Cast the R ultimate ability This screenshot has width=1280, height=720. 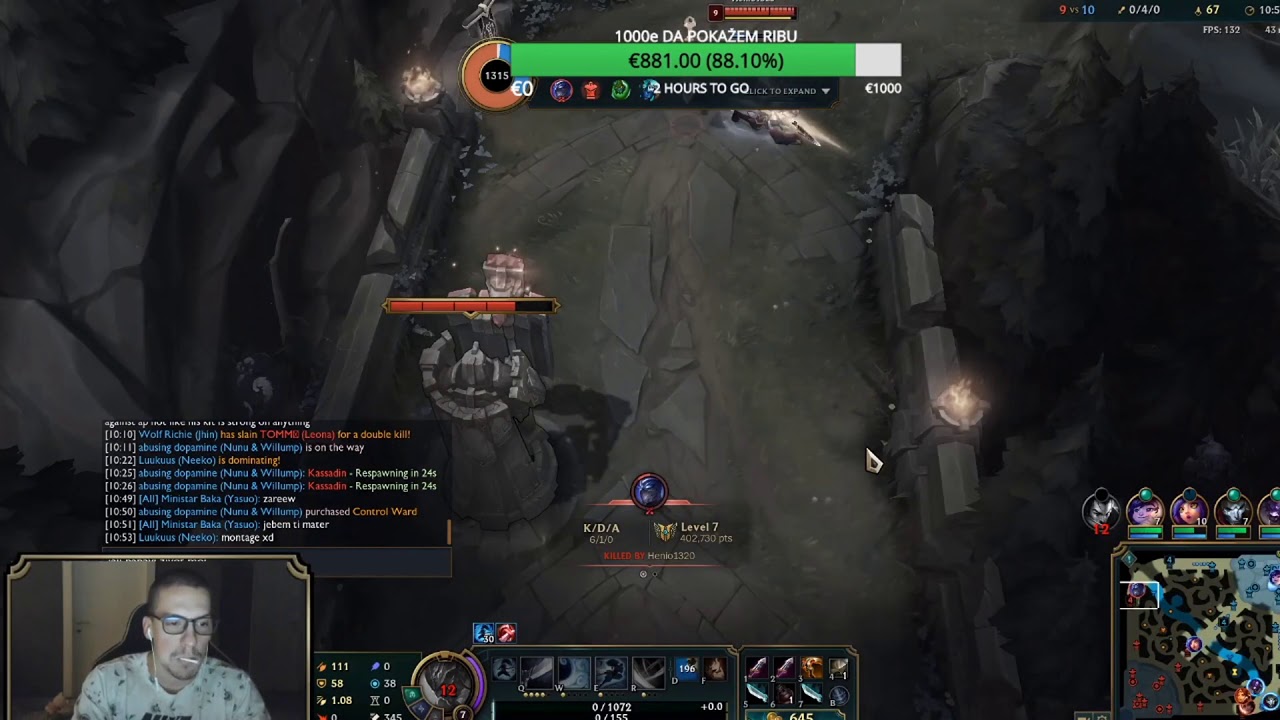pos(648,672)
